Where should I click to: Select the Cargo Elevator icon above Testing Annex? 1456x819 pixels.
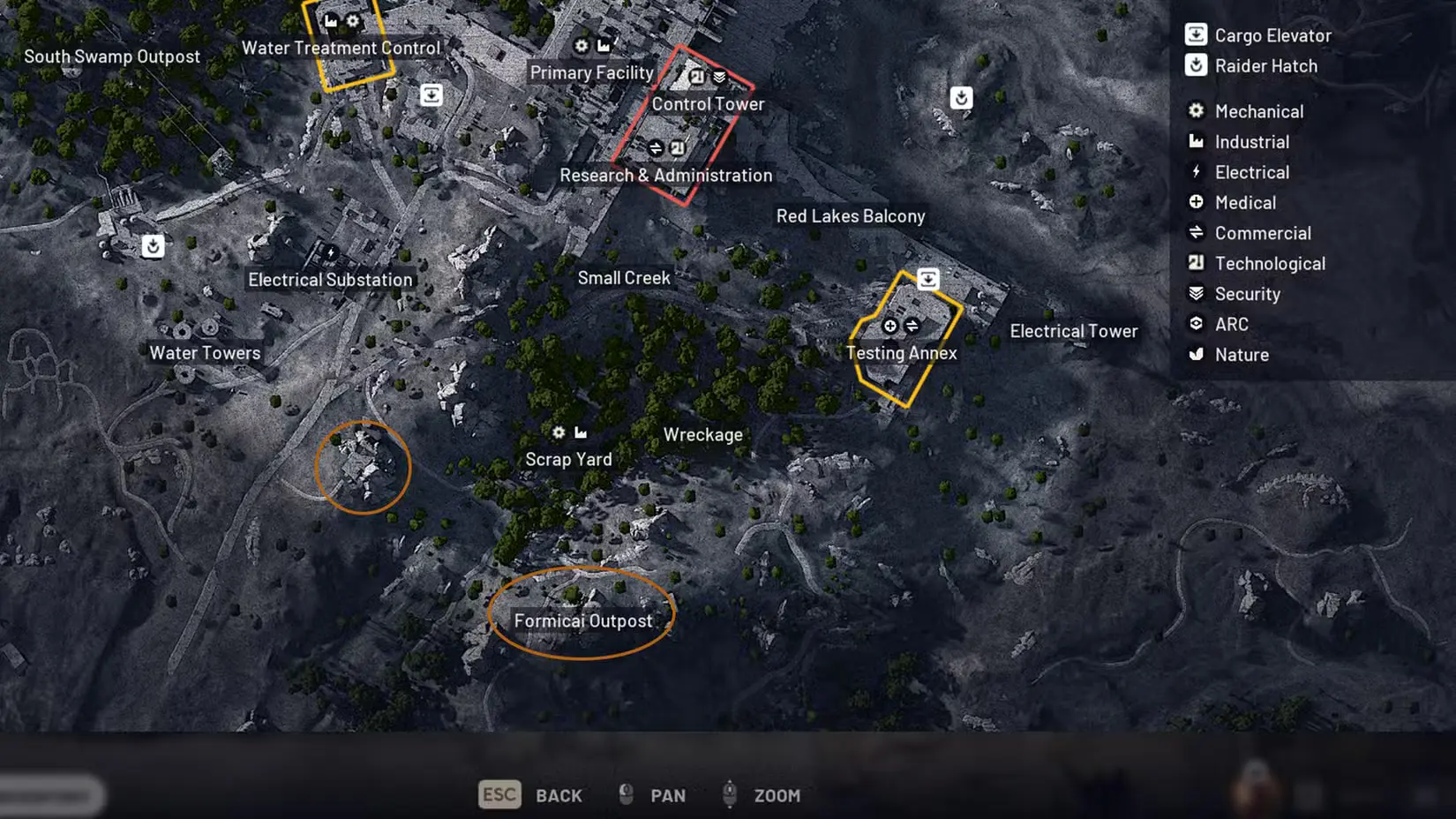[928, 278]
